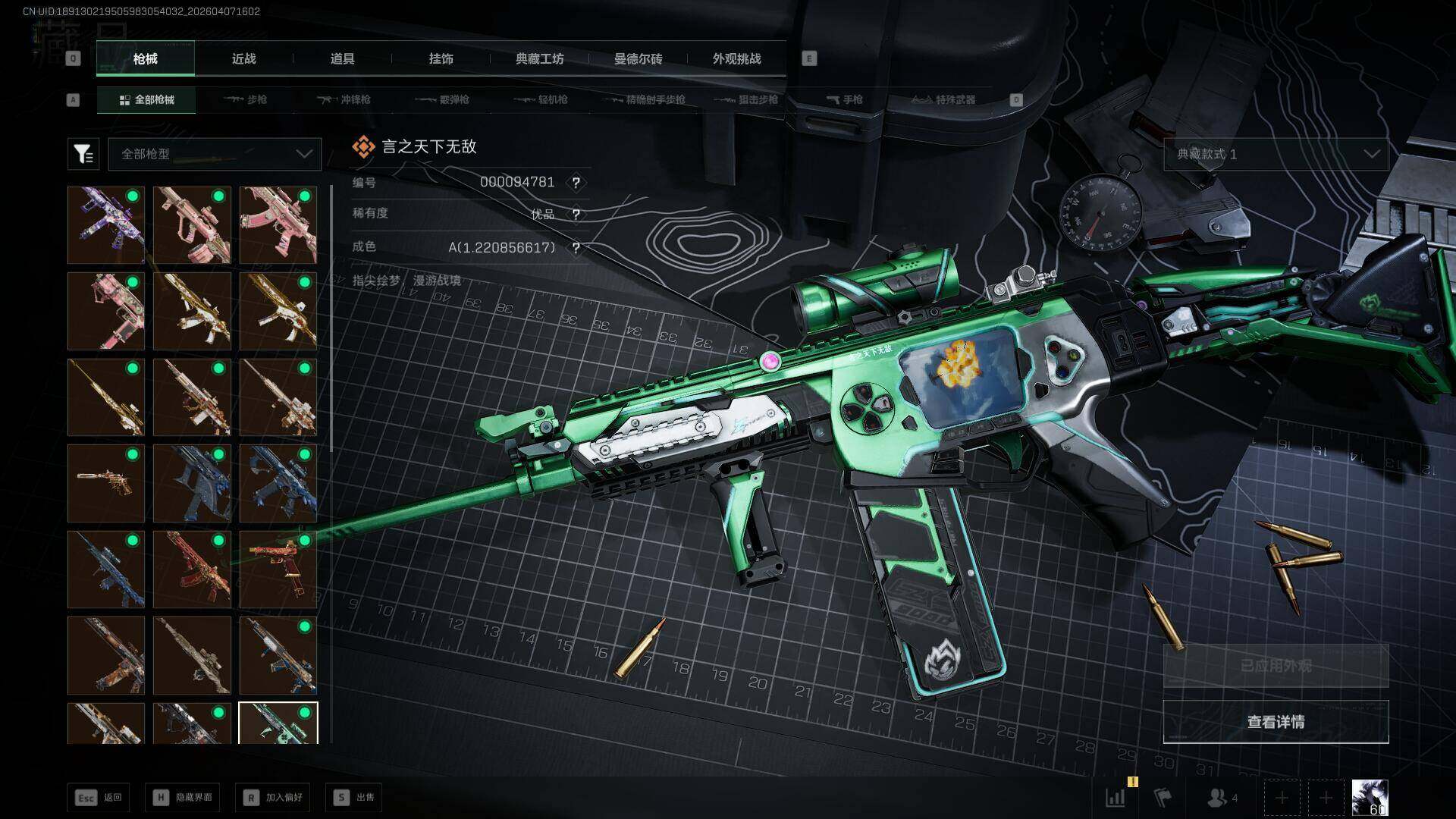Click the question mark next to 编号
1456x819 pixels.
[x=576, y=183]
